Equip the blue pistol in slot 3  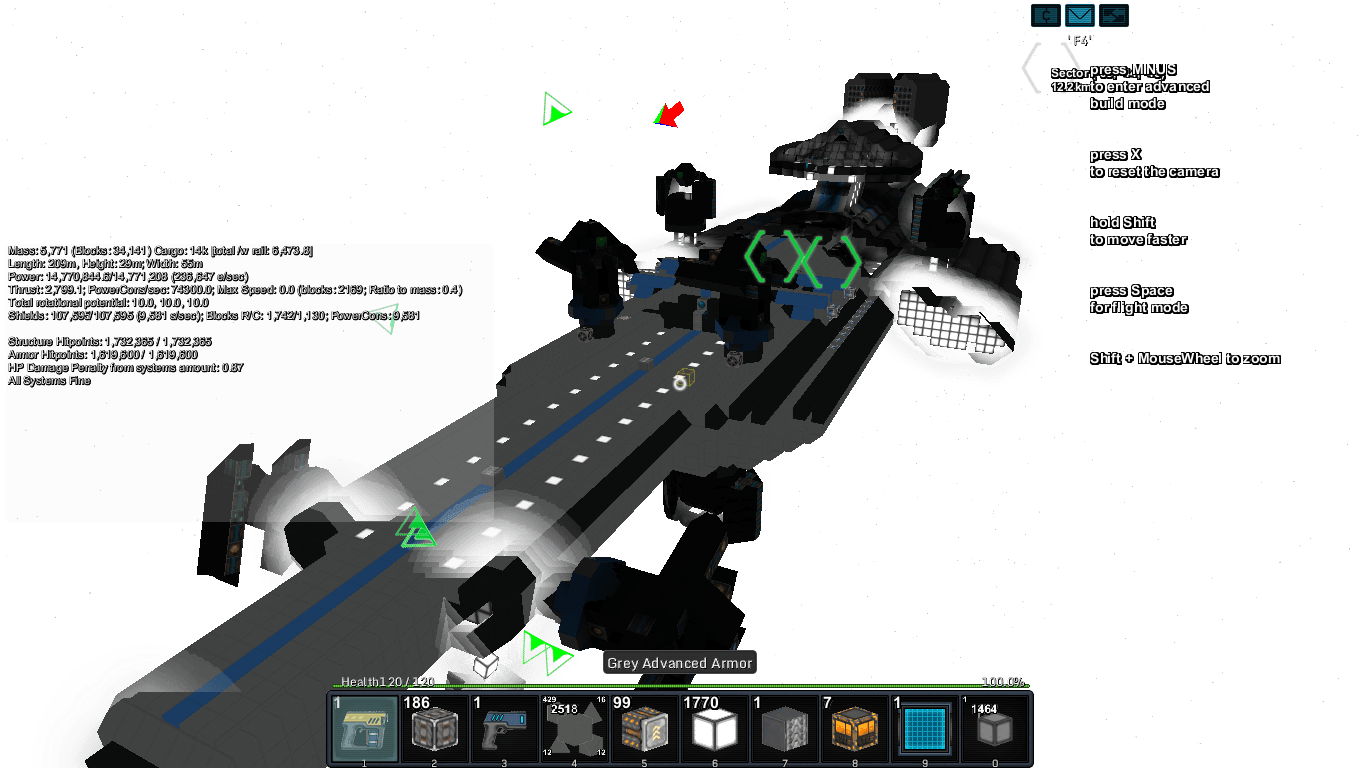pos(505,728)
